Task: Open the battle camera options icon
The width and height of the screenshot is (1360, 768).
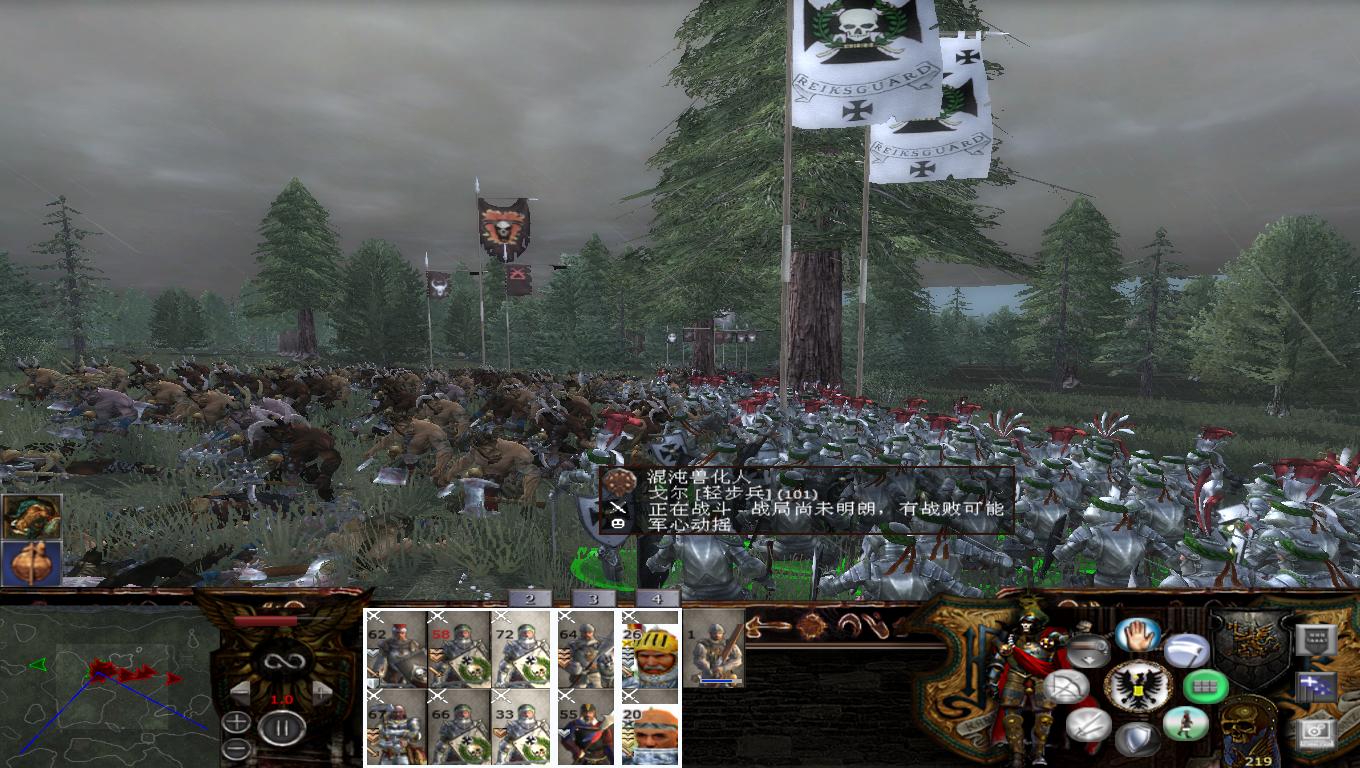Action: pos(1315,735)
